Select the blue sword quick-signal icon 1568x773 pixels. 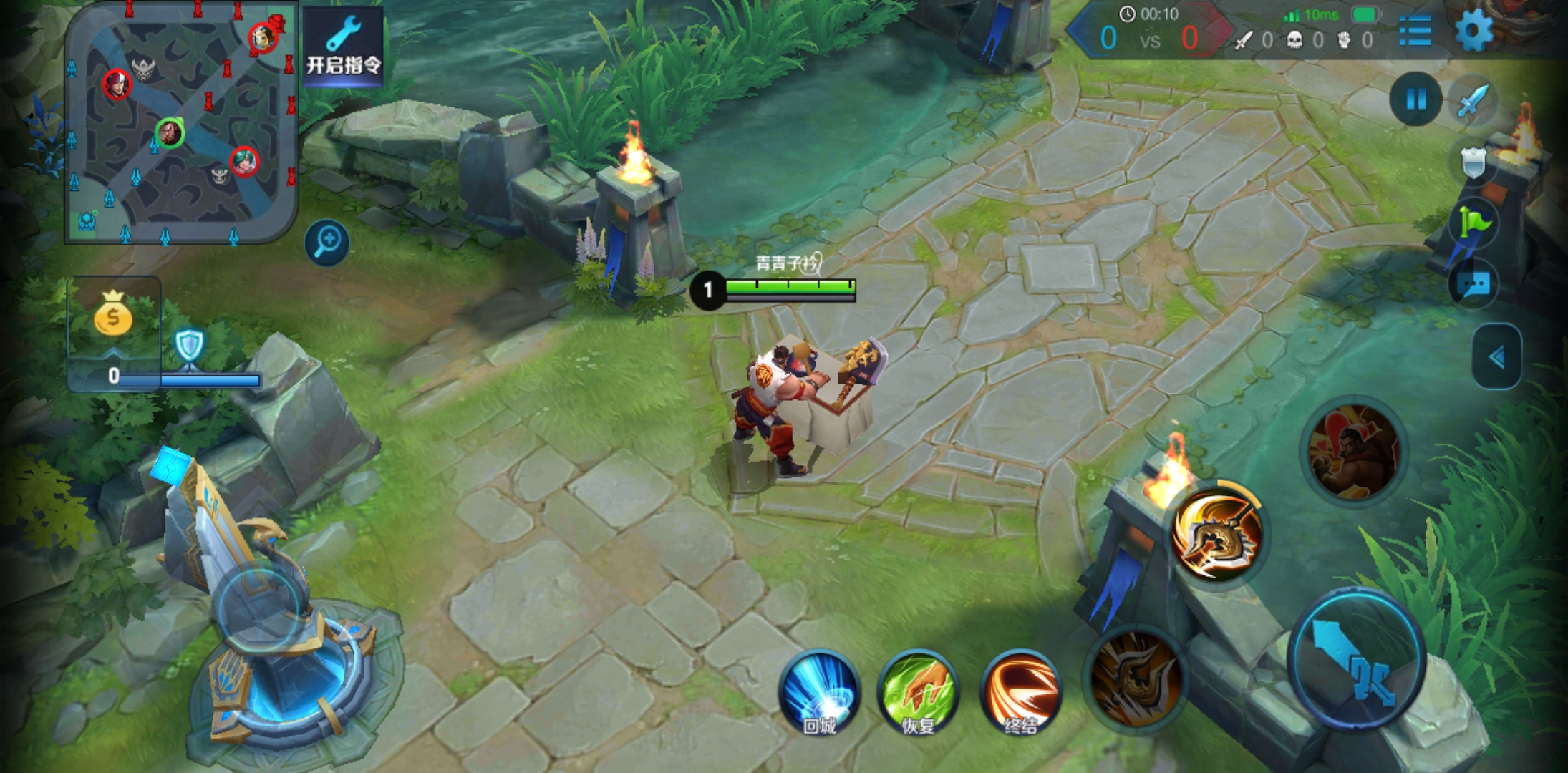[x=1472, y=99]
